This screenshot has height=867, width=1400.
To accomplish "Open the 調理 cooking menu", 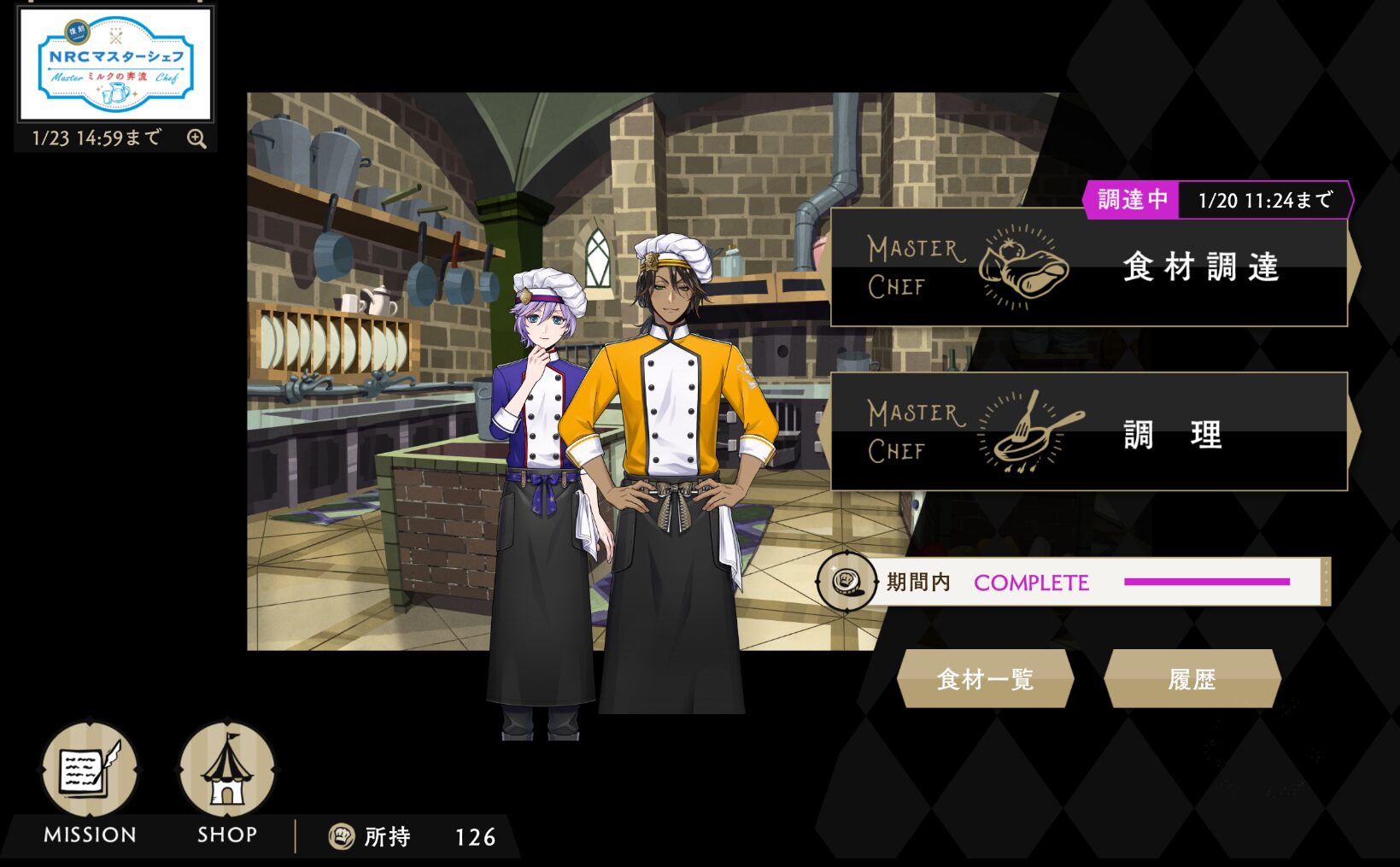I will (x=1089, y=432).
